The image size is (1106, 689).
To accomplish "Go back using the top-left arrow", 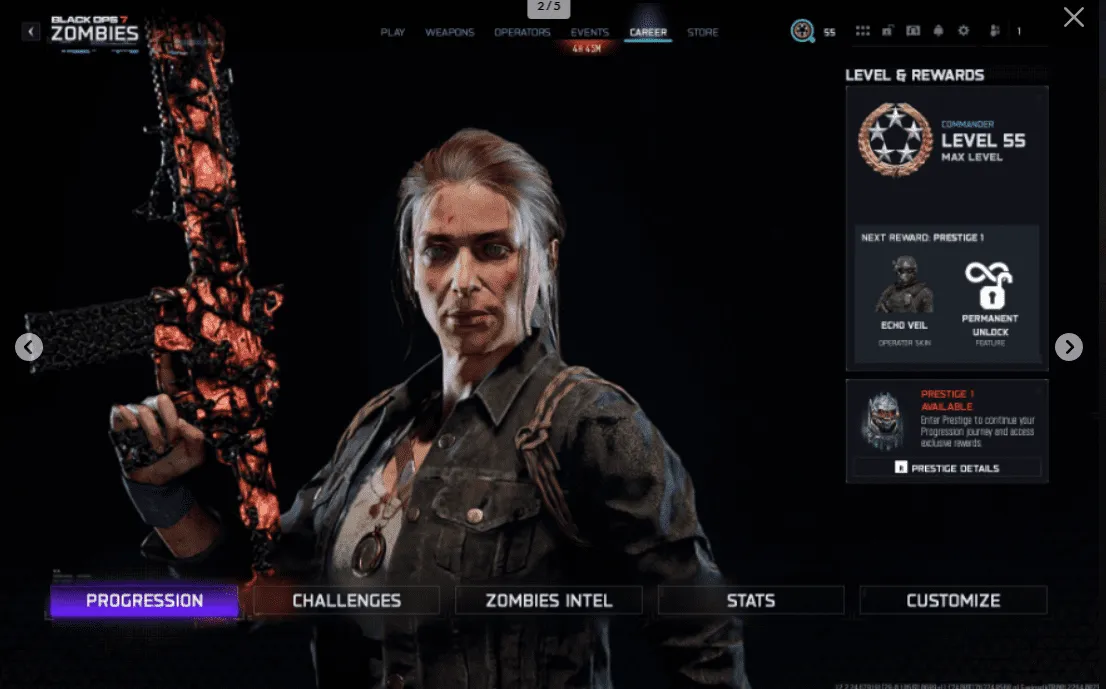I will [31, 32].
